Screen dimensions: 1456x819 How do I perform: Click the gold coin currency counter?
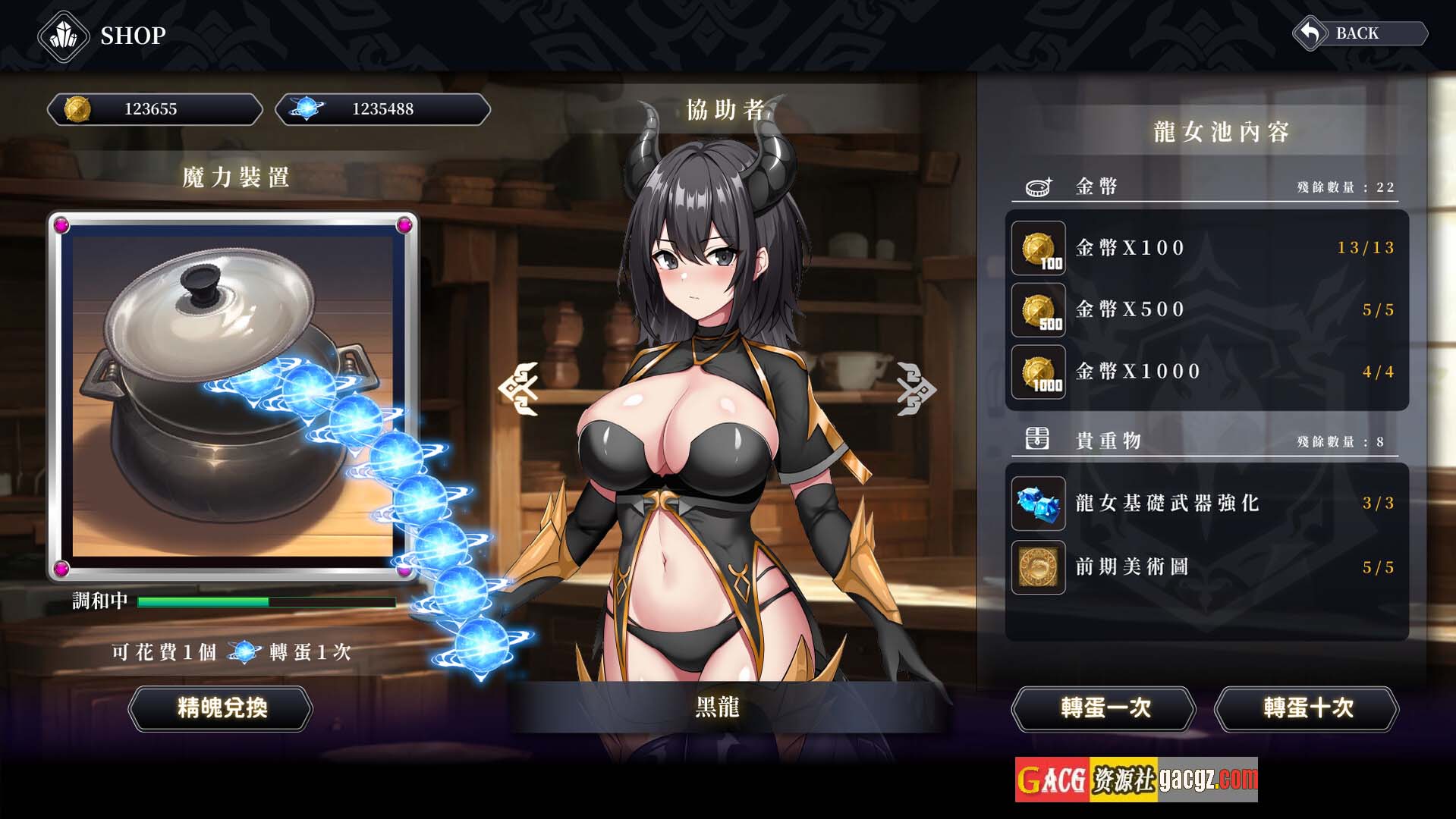155,110
